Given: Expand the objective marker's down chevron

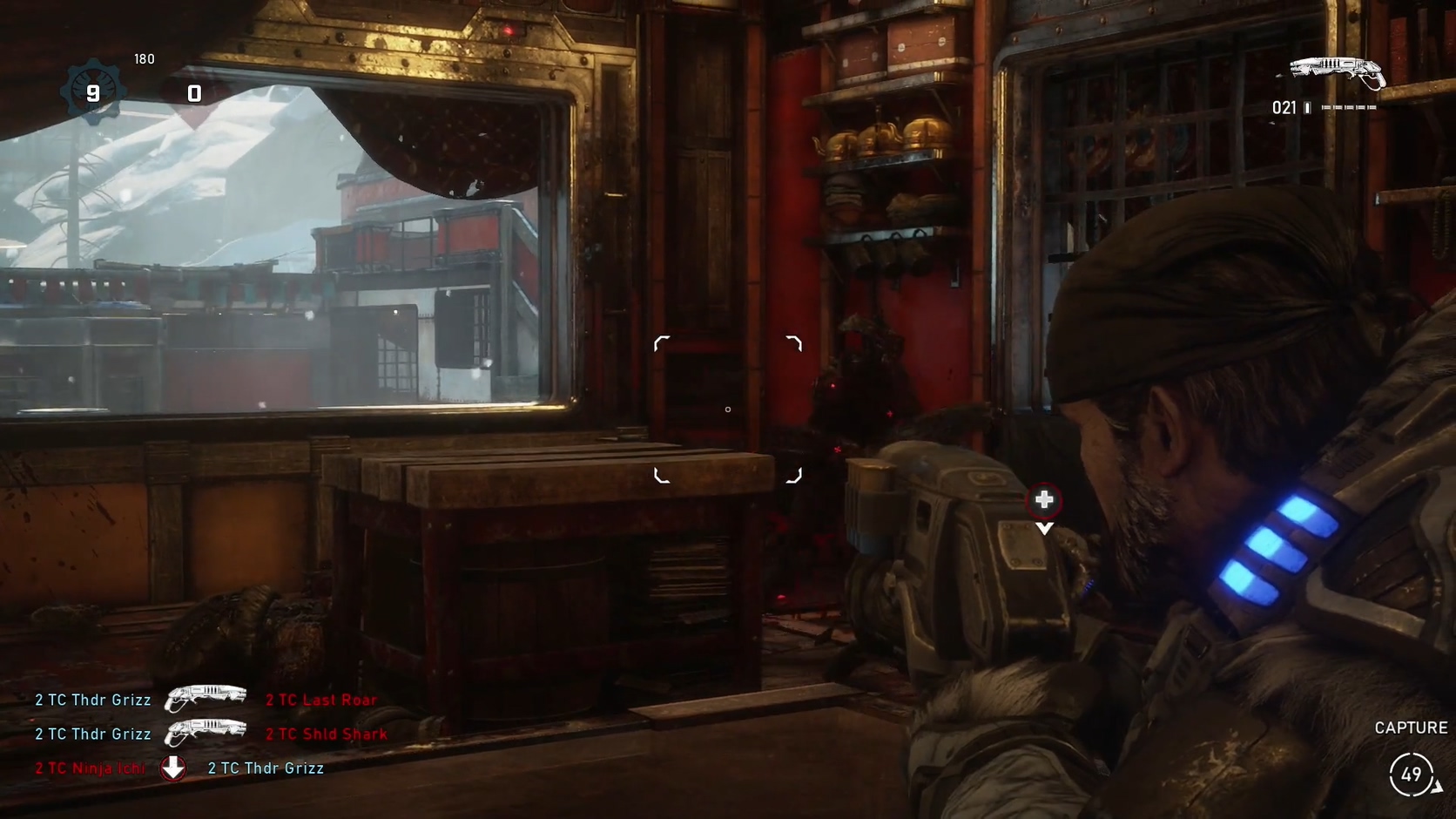Looking at the screenshot, I should pyautogui.click(x=1043, y=526).
